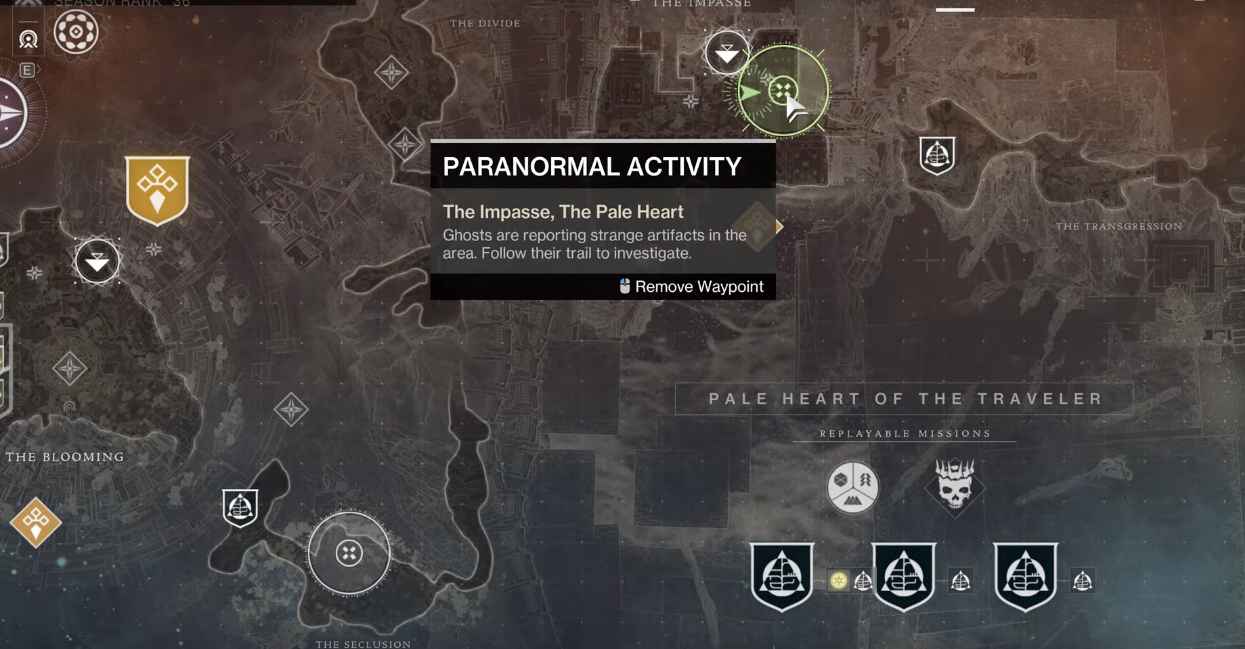1245x649 pixels.
Task: Select the four-point star marker under The Divide
Action: tap(391, 72)
